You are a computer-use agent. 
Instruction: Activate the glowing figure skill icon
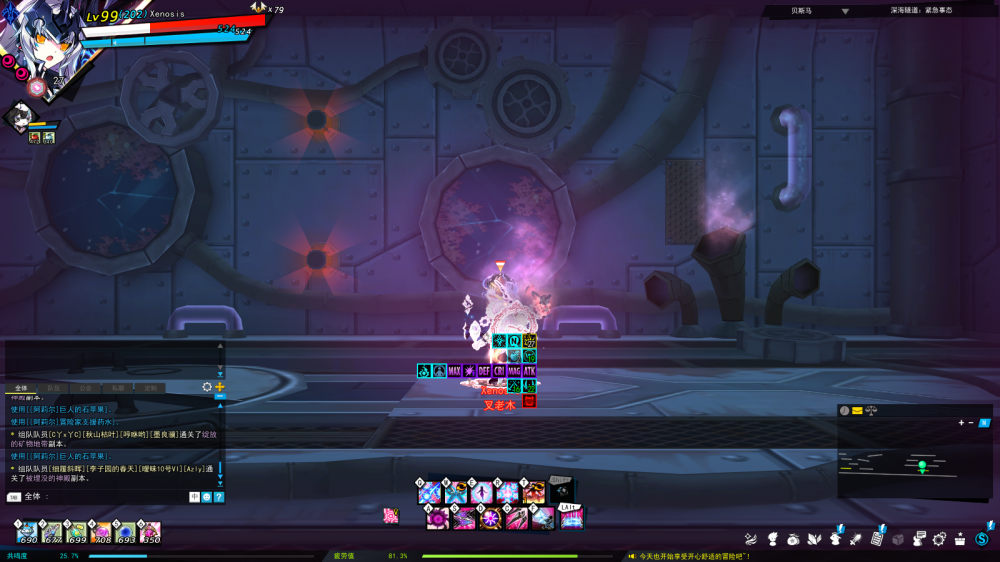tap(482, 493)
